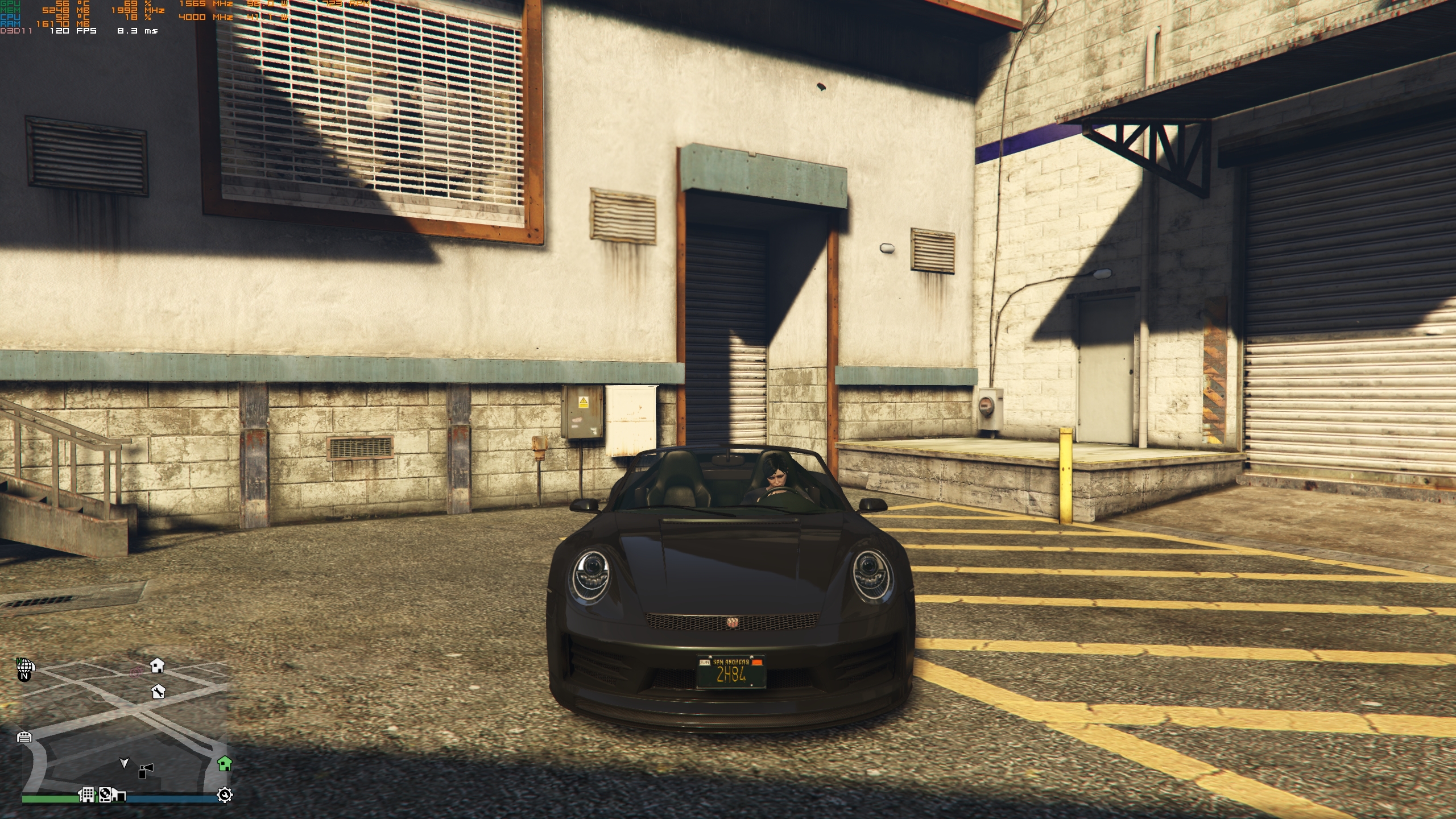Click the warehouse icon on the status bar
Image resolution: width=1456 pixels, height=819 pixels.
(119, 795)
